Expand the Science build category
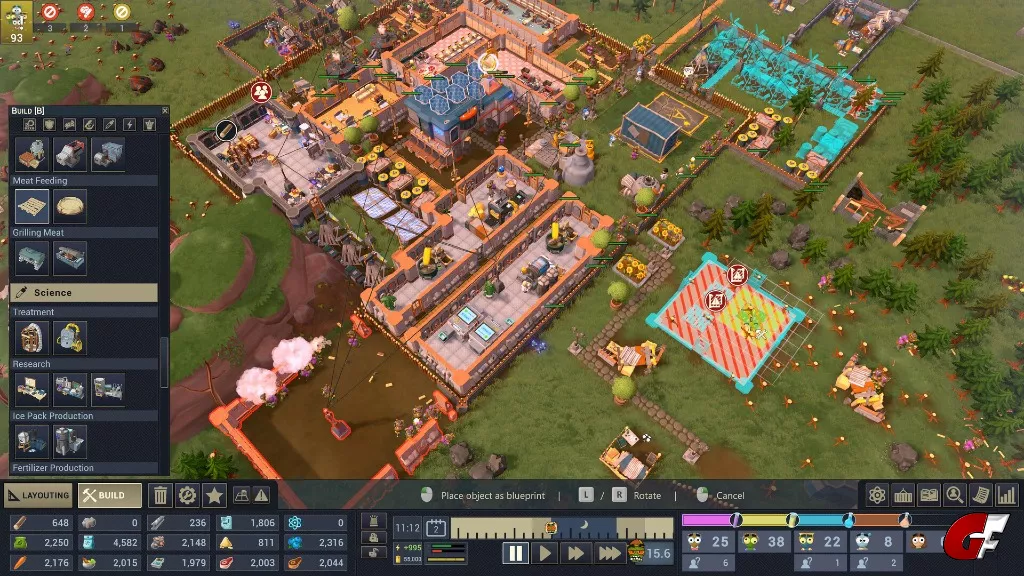The width and height of the screenshot is (1024, 576). pos(84,292)
